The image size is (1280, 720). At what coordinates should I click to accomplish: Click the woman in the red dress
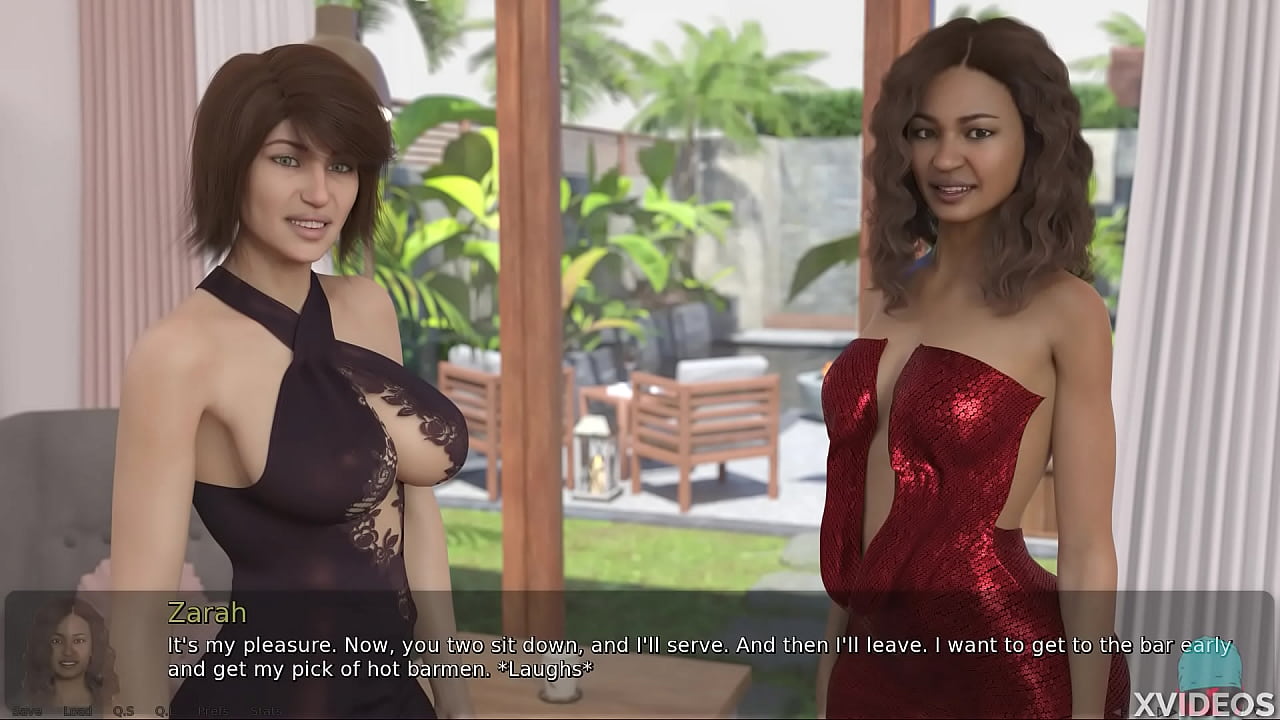[x=950, y=420]
